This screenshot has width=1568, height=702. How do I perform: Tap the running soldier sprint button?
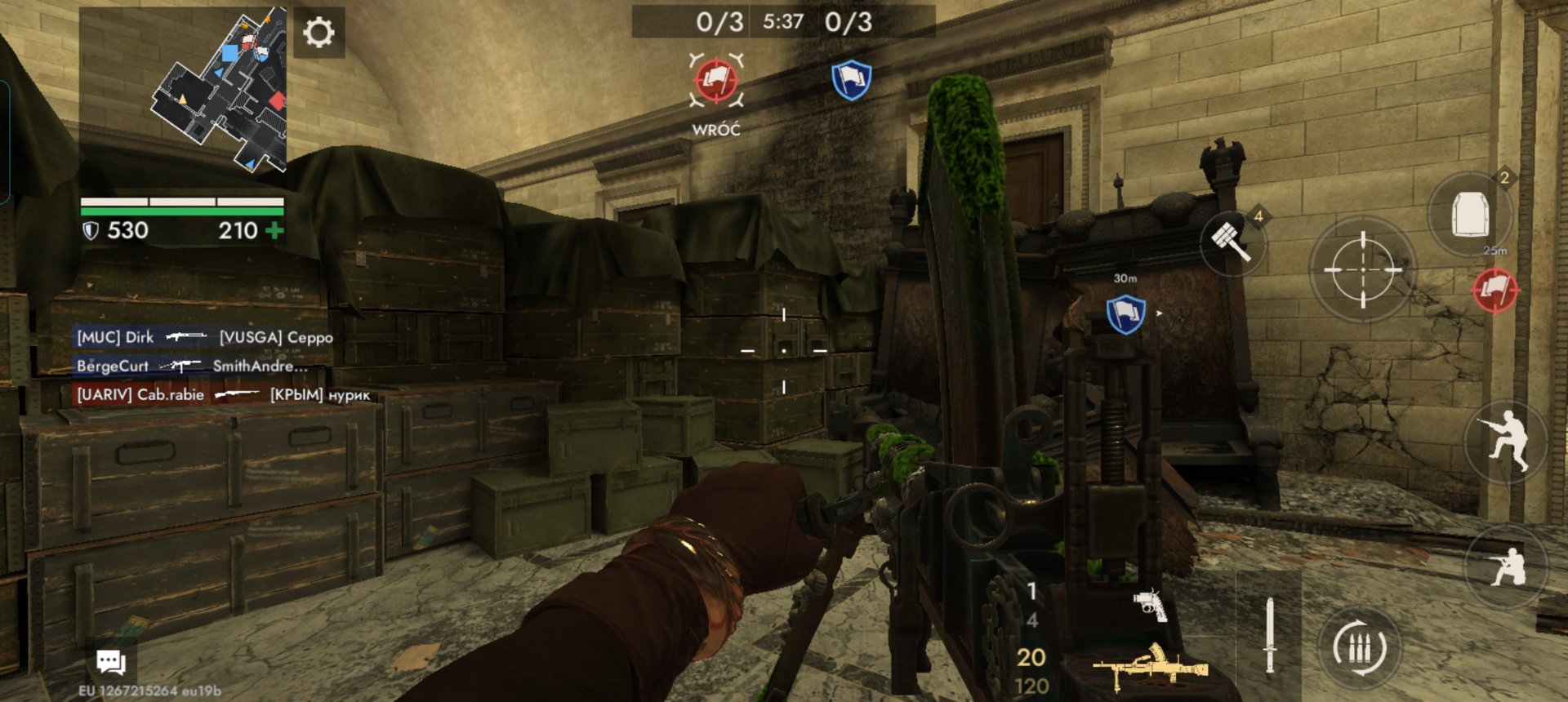[1507, 441]
